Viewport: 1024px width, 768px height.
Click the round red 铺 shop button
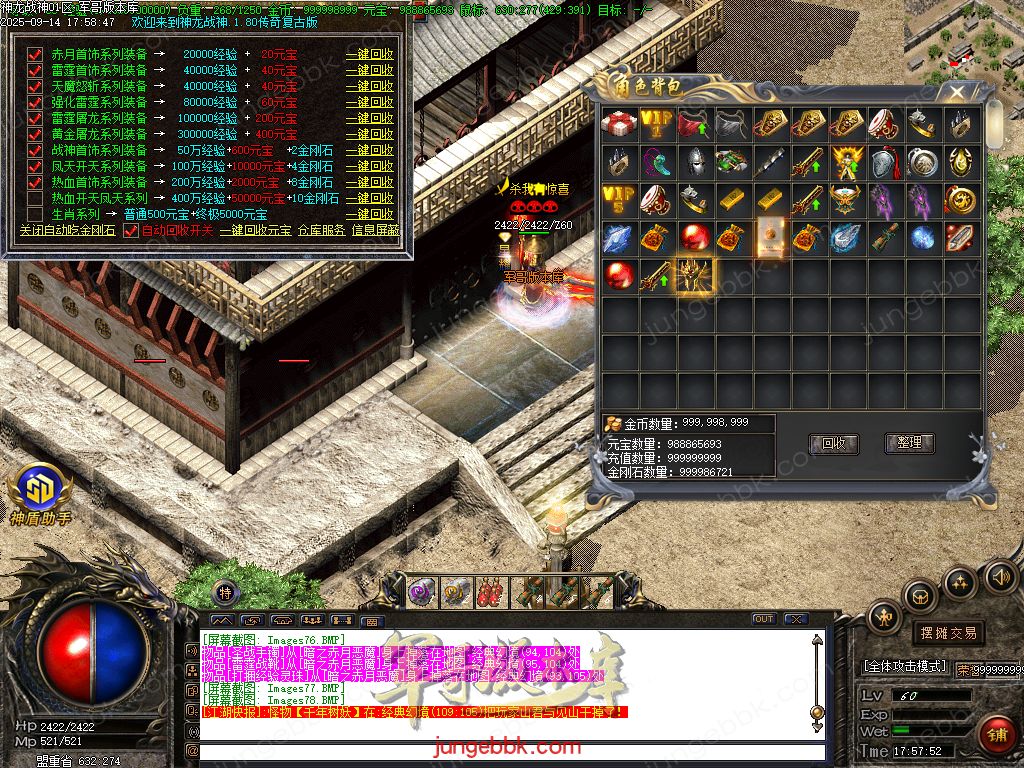[995, 735]
